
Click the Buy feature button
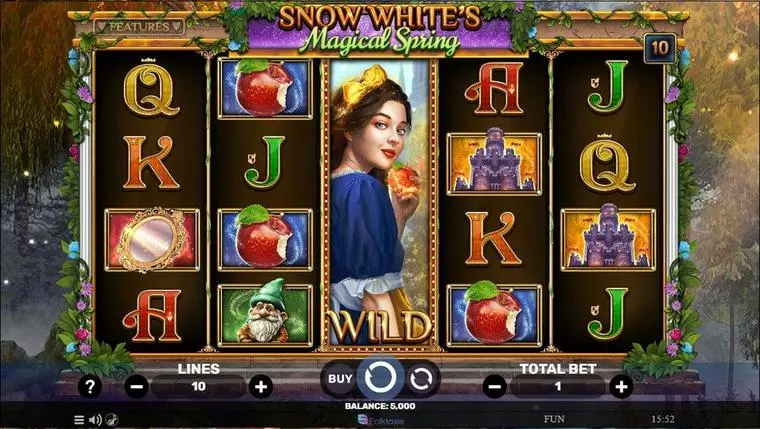[340, 378]
